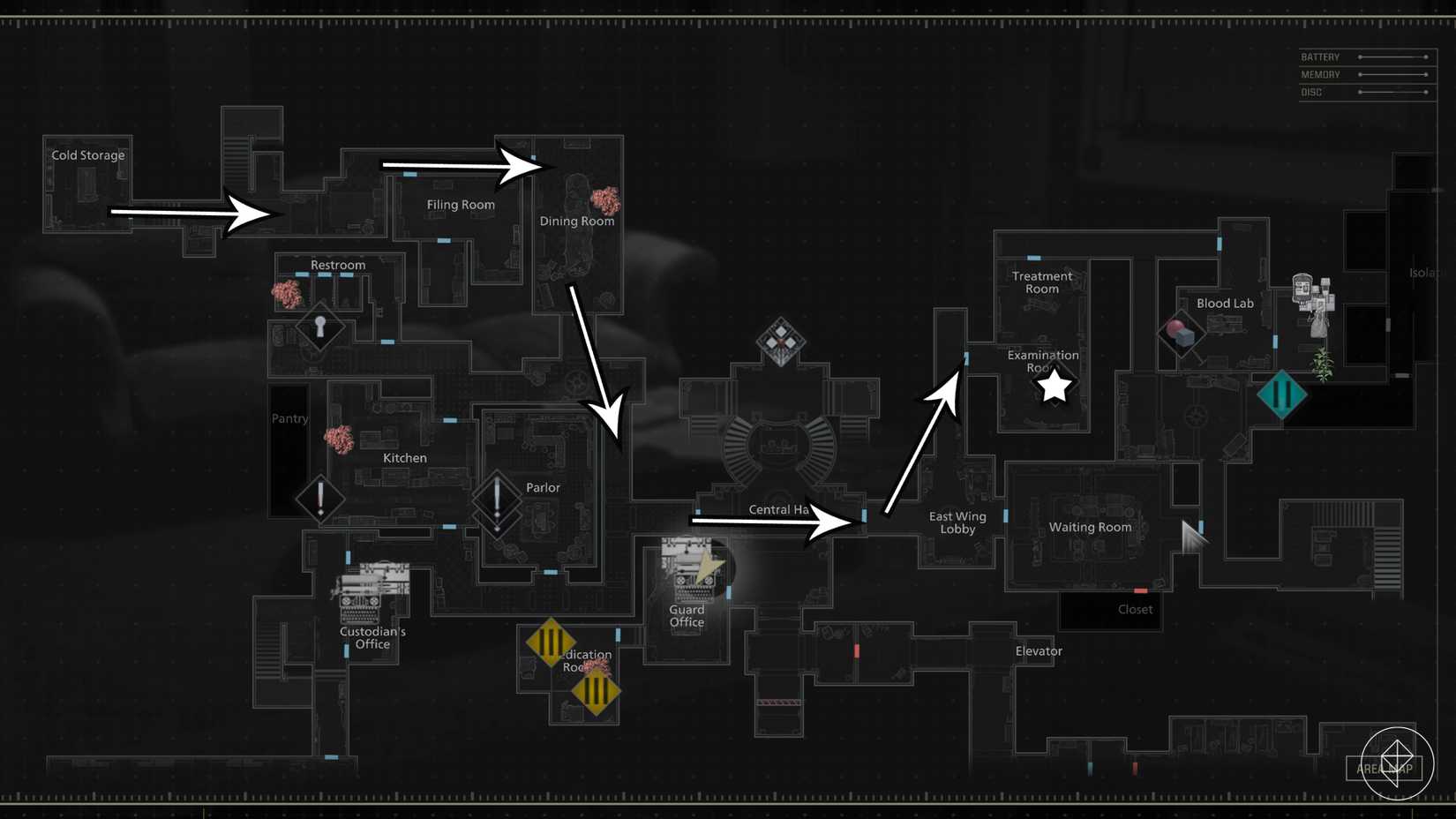The width and height of the screenshot is (1456, 819).
Task: Select the Treatment Room label
Action: tap(1042, 282)
